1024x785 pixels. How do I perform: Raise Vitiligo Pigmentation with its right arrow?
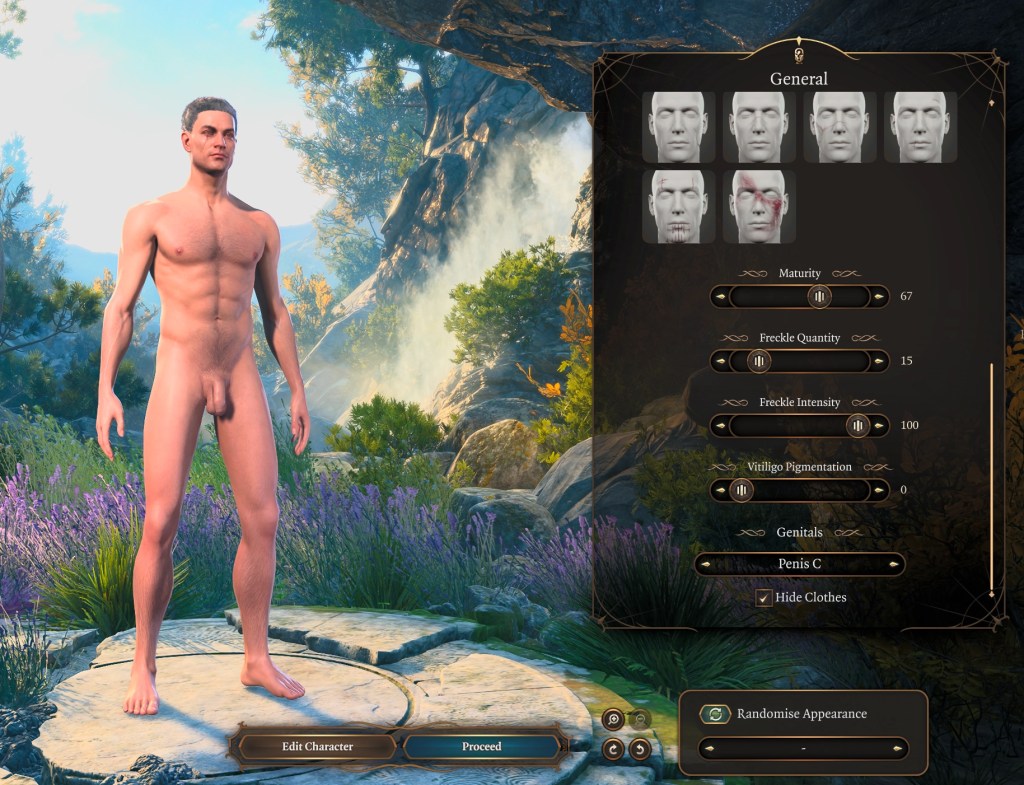click(x=879, y=491)
